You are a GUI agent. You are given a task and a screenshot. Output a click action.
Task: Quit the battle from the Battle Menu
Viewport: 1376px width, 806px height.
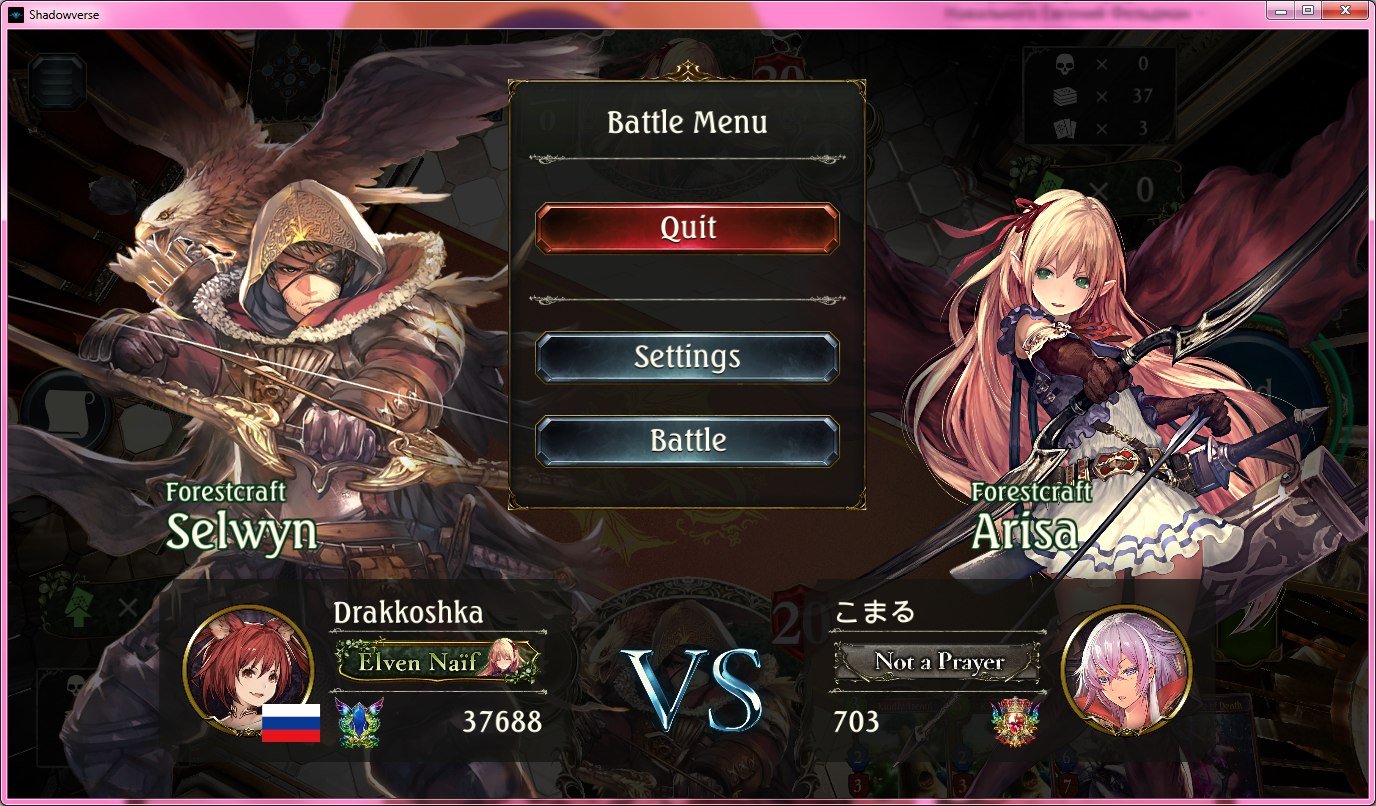[687, 228]
